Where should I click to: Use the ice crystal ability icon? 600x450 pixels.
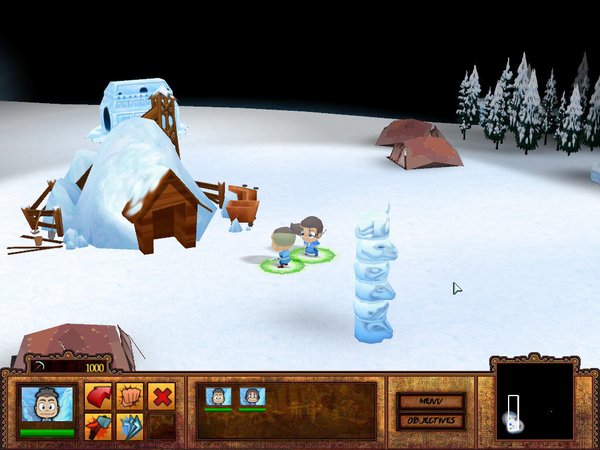pyautogui.click(x=130, y=426)
